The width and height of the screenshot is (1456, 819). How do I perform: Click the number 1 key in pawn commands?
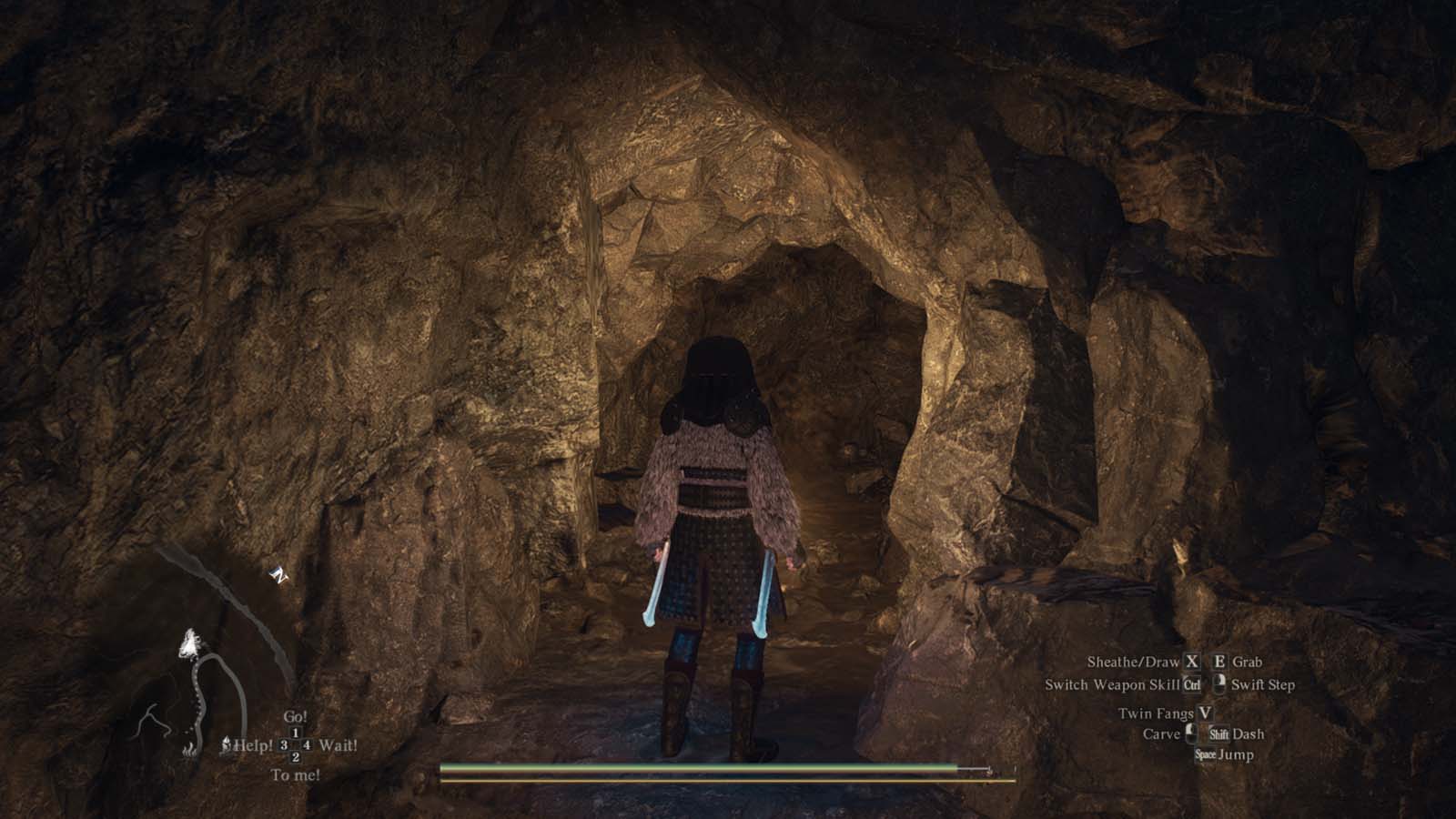tap(295, 733)
